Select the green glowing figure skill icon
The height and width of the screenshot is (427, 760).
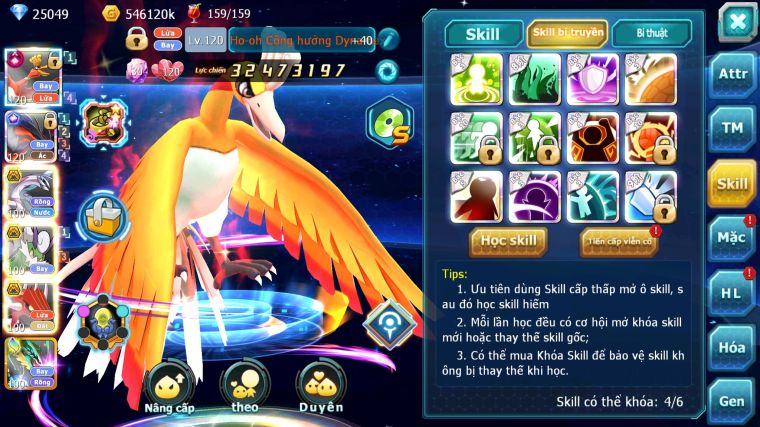point(476,79)
